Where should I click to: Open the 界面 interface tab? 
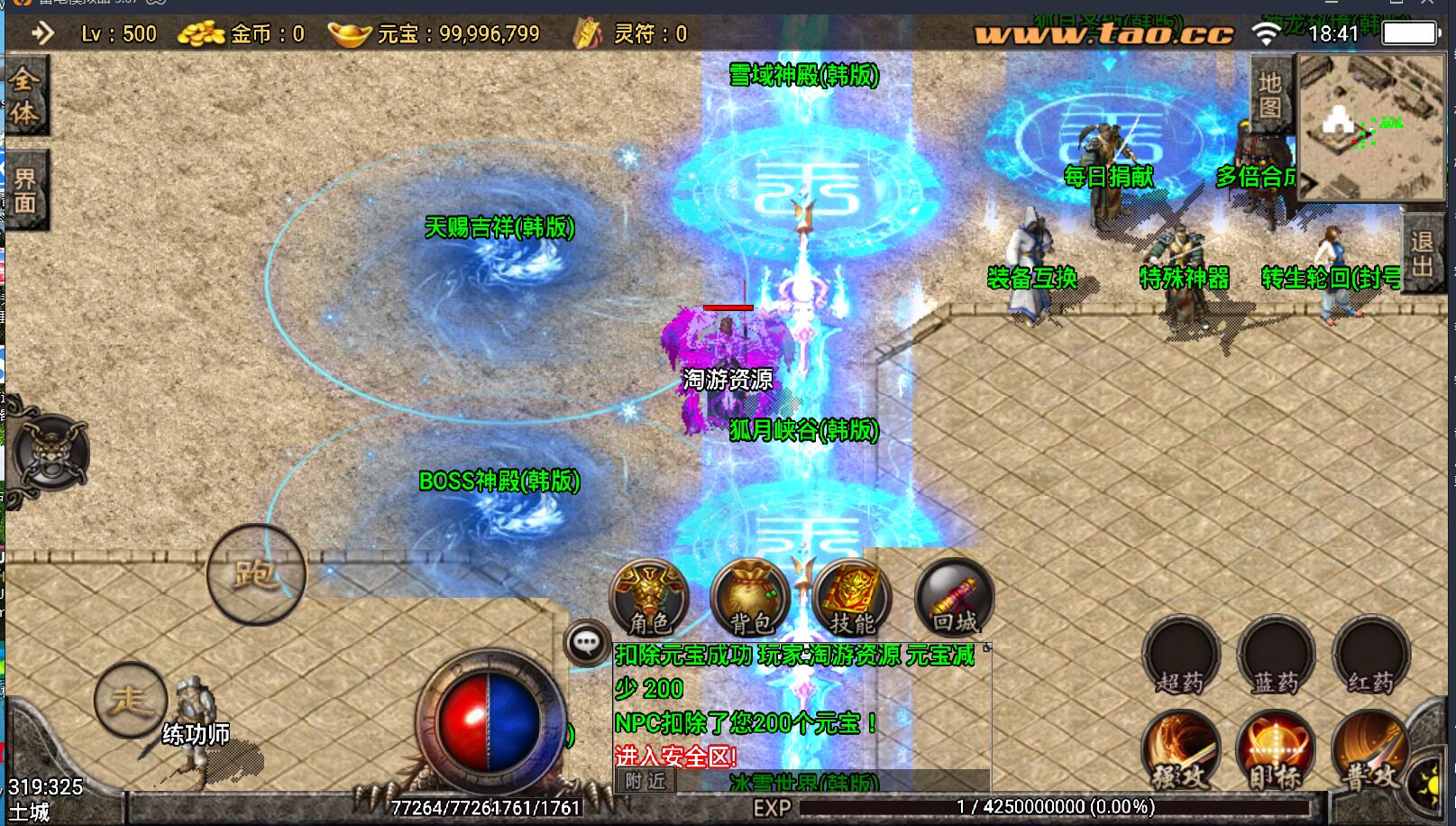click(x=24, y=191)
